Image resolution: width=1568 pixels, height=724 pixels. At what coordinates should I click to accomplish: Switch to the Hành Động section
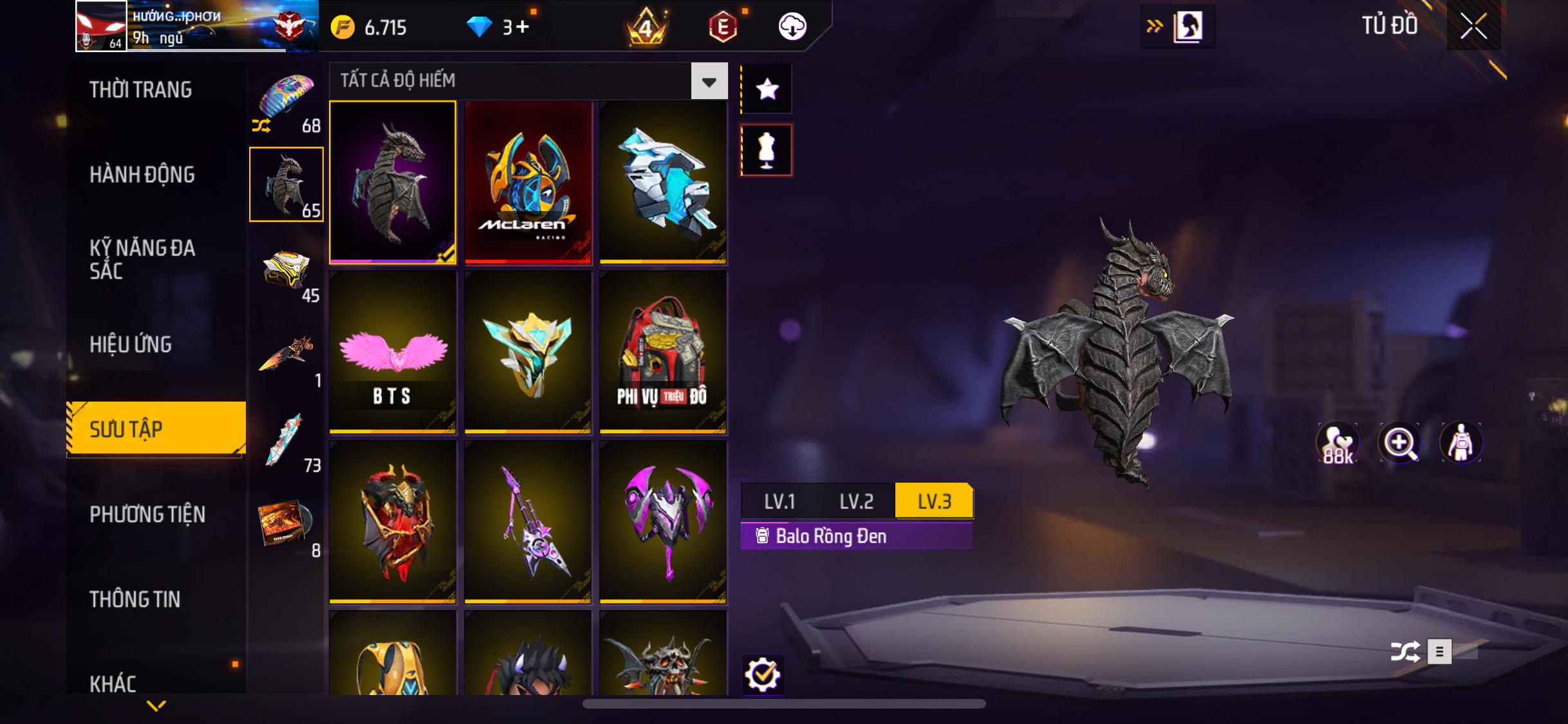142,174
